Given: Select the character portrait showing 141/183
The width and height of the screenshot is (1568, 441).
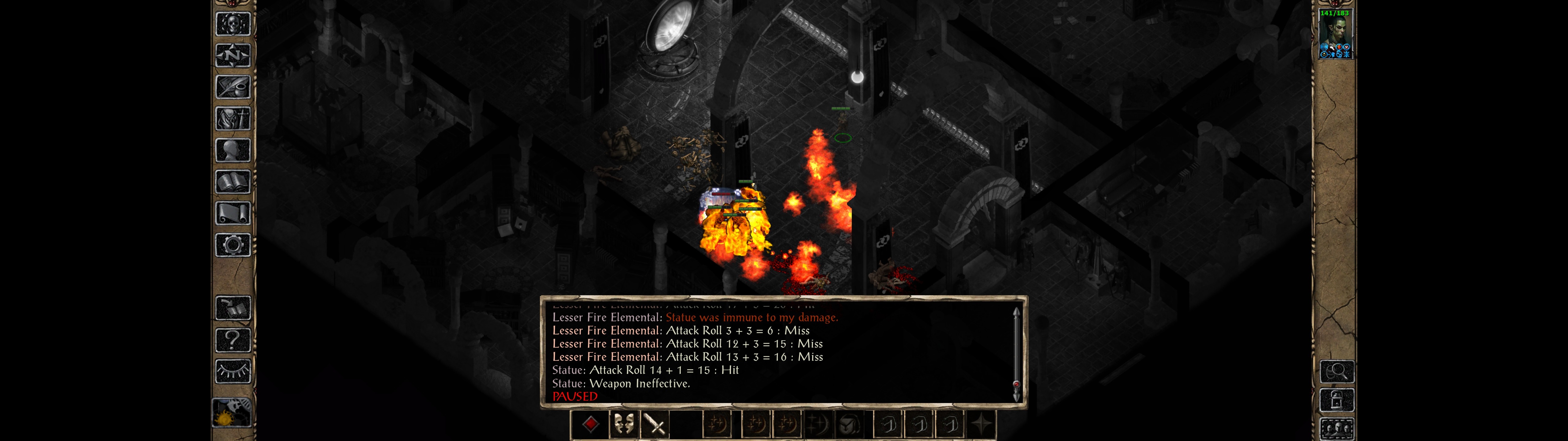Looking at the screenshot, I should click(1334, 34).
